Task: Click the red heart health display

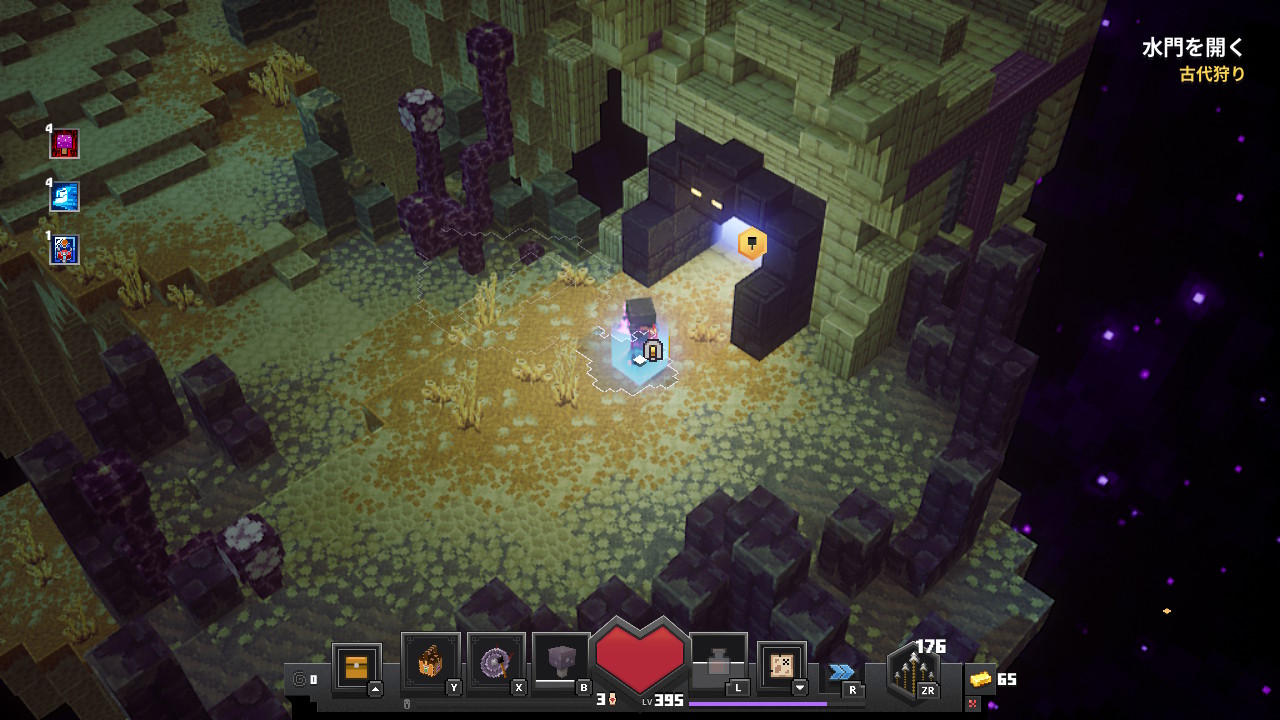Action: [x=640, y=656]
